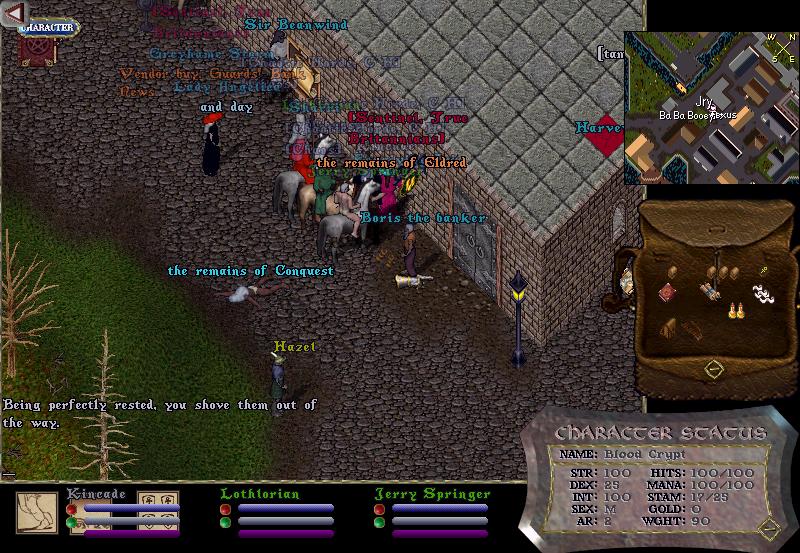800x553 pixels.
Task: Select Kincade's party health bar
Action: [131, 508]
